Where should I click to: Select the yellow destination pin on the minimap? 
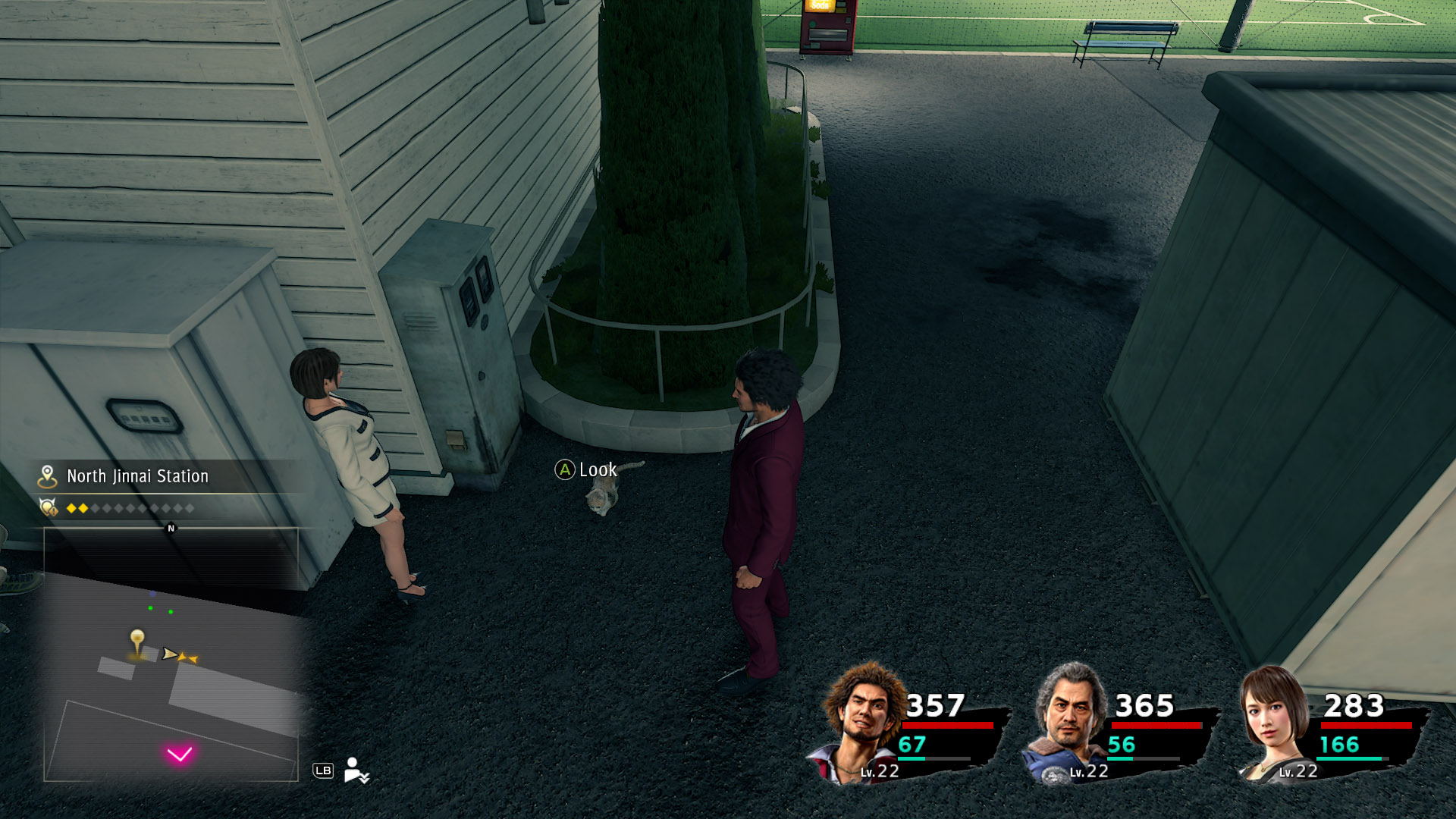tap(137, 637)
